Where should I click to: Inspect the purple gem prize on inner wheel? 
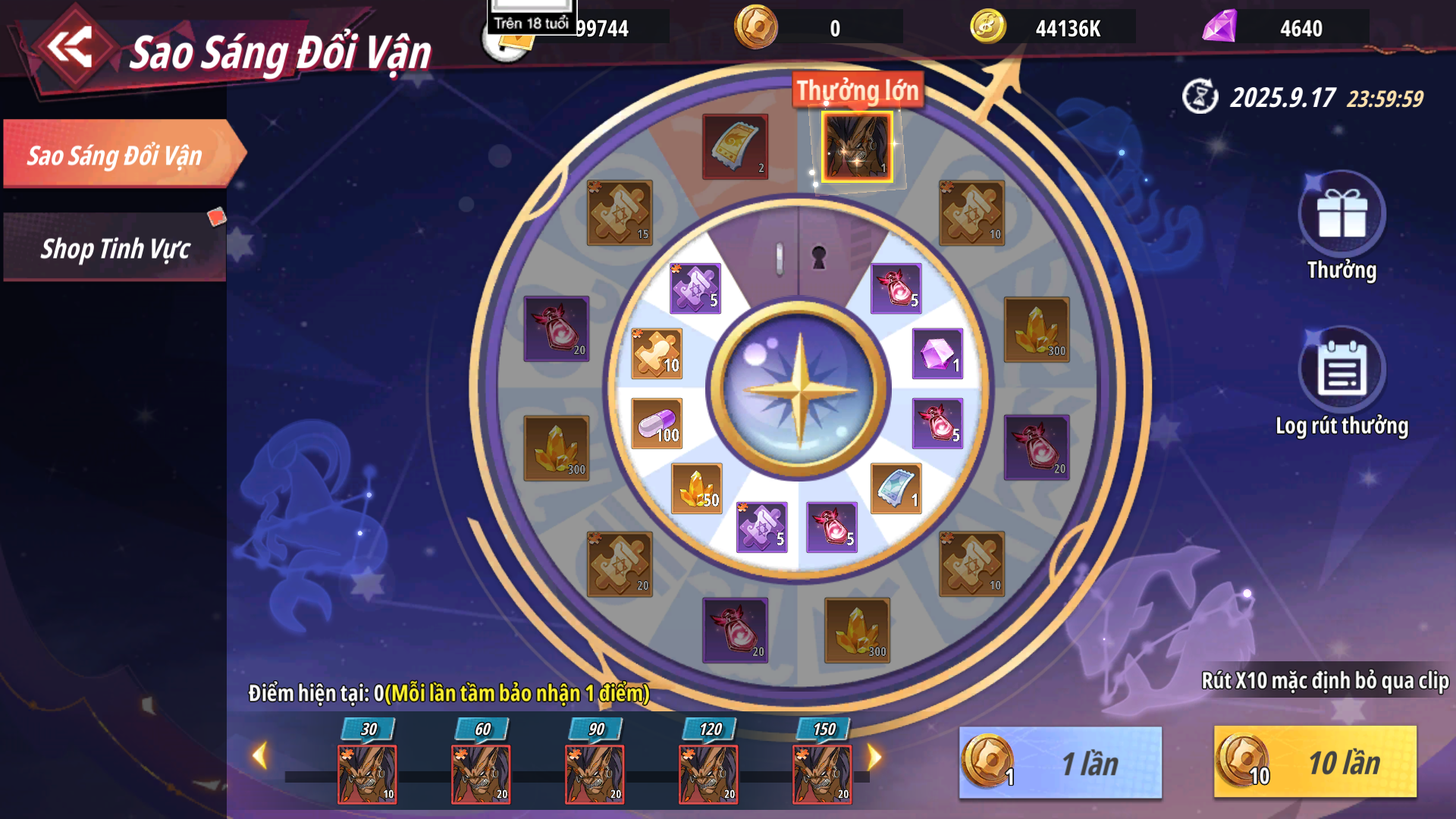937,353
